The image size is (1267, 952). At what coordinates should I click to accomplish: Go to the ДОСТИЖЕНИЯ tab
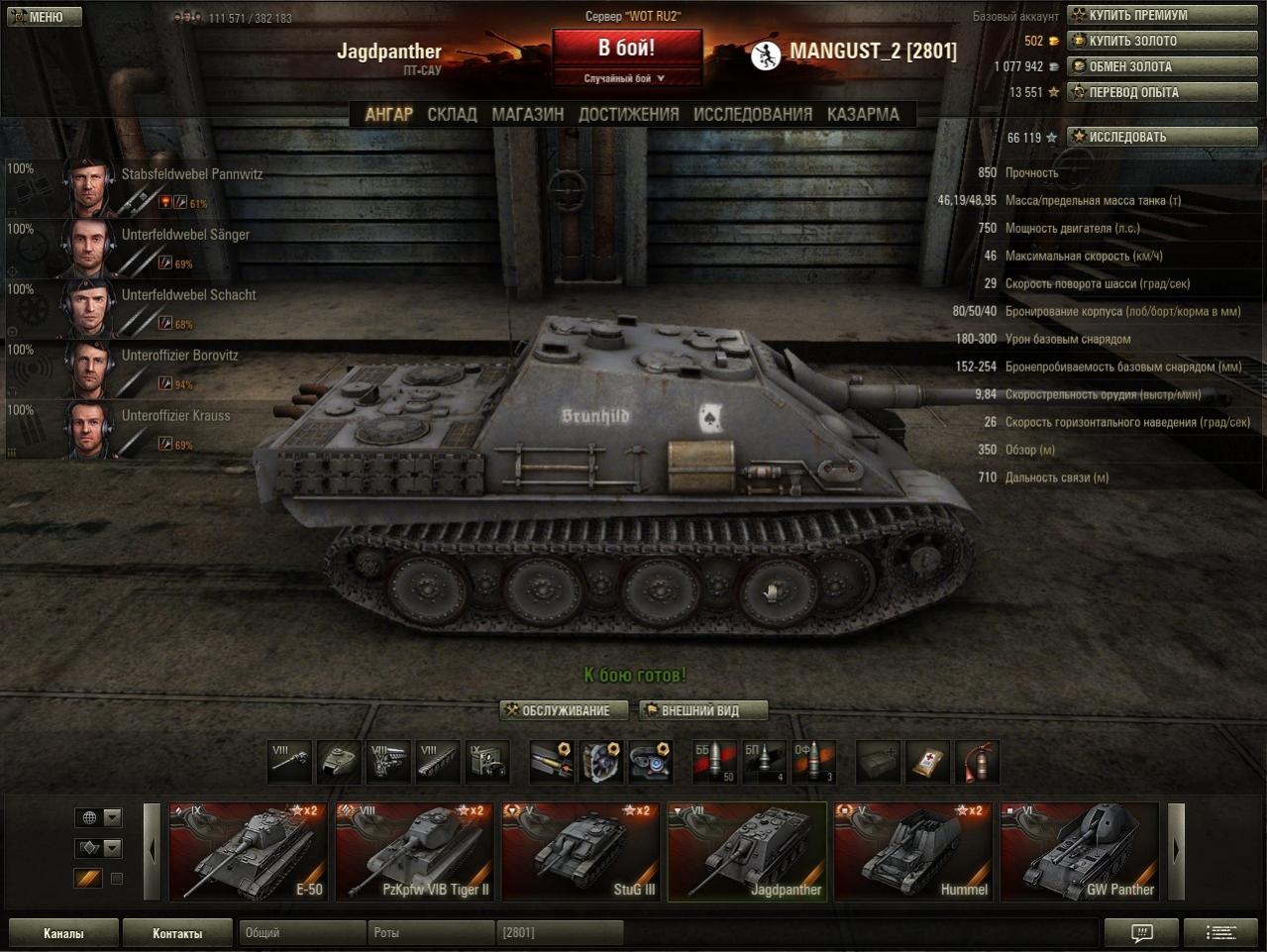coord(629,114)
